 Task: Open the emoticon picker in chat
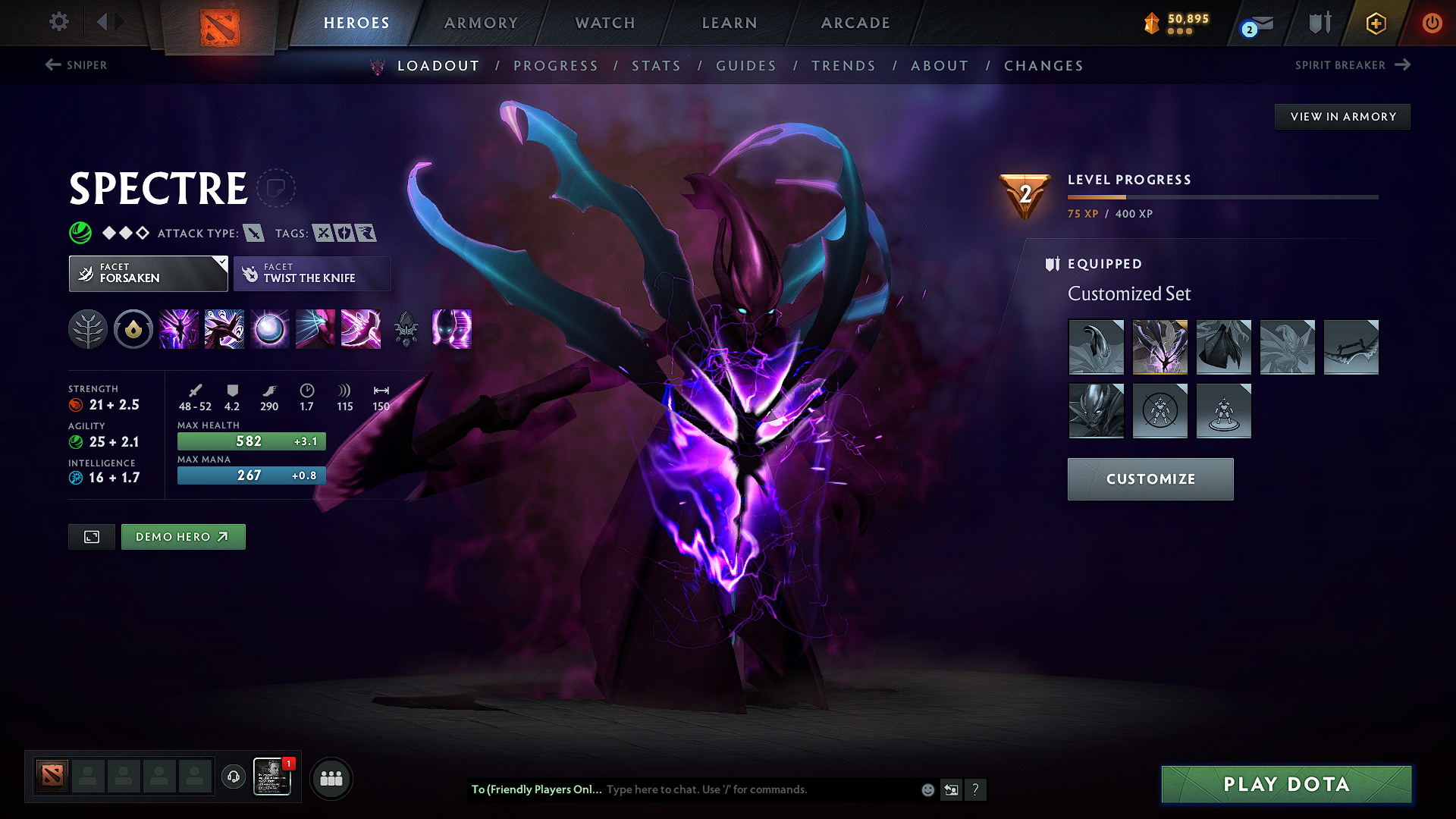(927, 789)
